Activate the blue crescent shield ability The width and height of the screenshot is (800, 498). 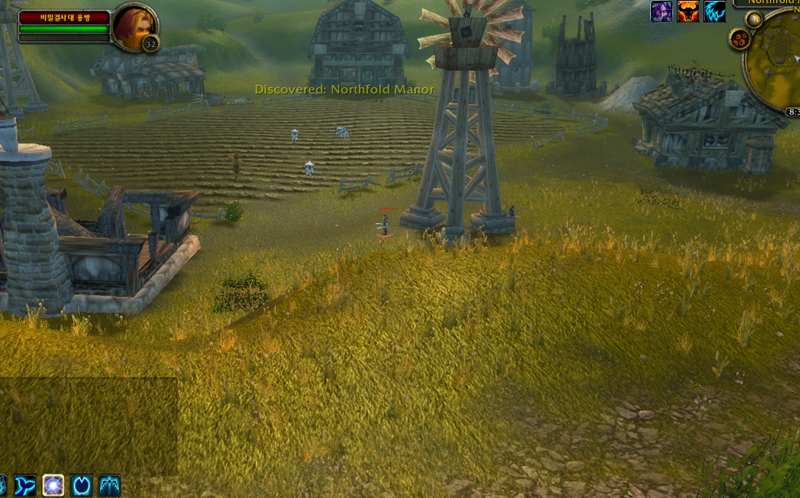81,486
